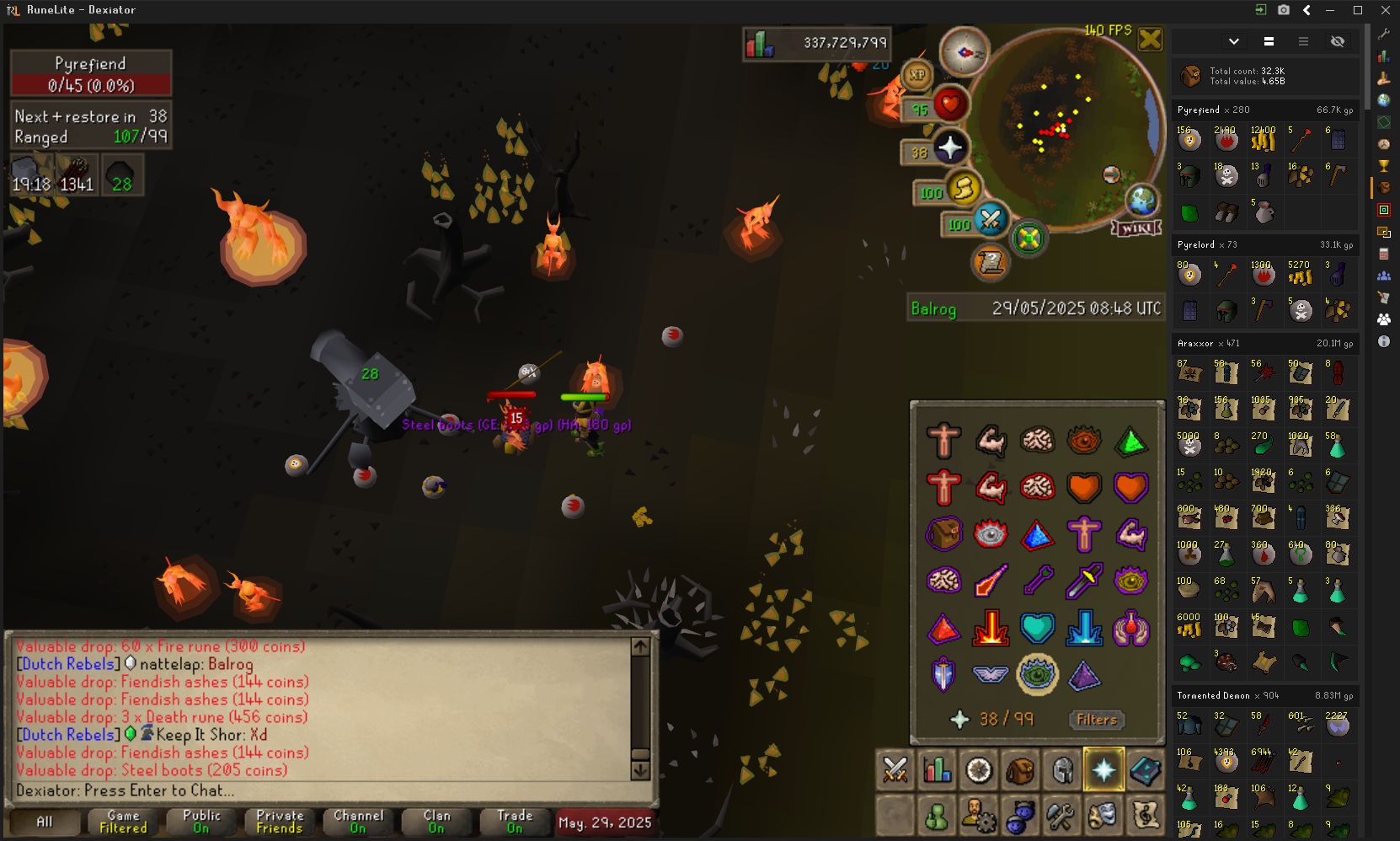Open the Spellbook tab
The image size is (1400, 841).
point(1145,770)
